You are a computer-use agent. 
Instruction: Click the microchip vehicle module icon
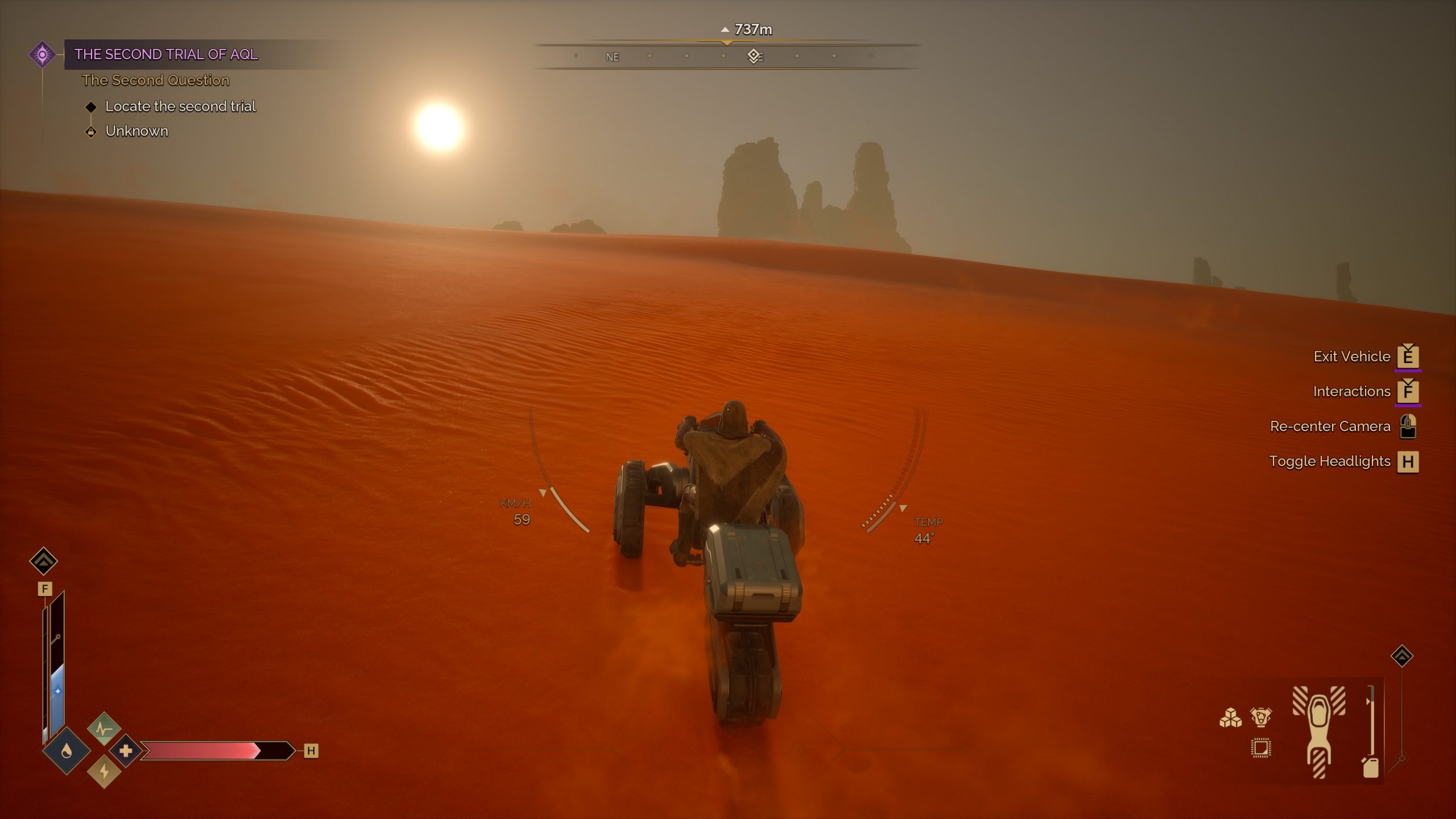[x=1260, y=748]
